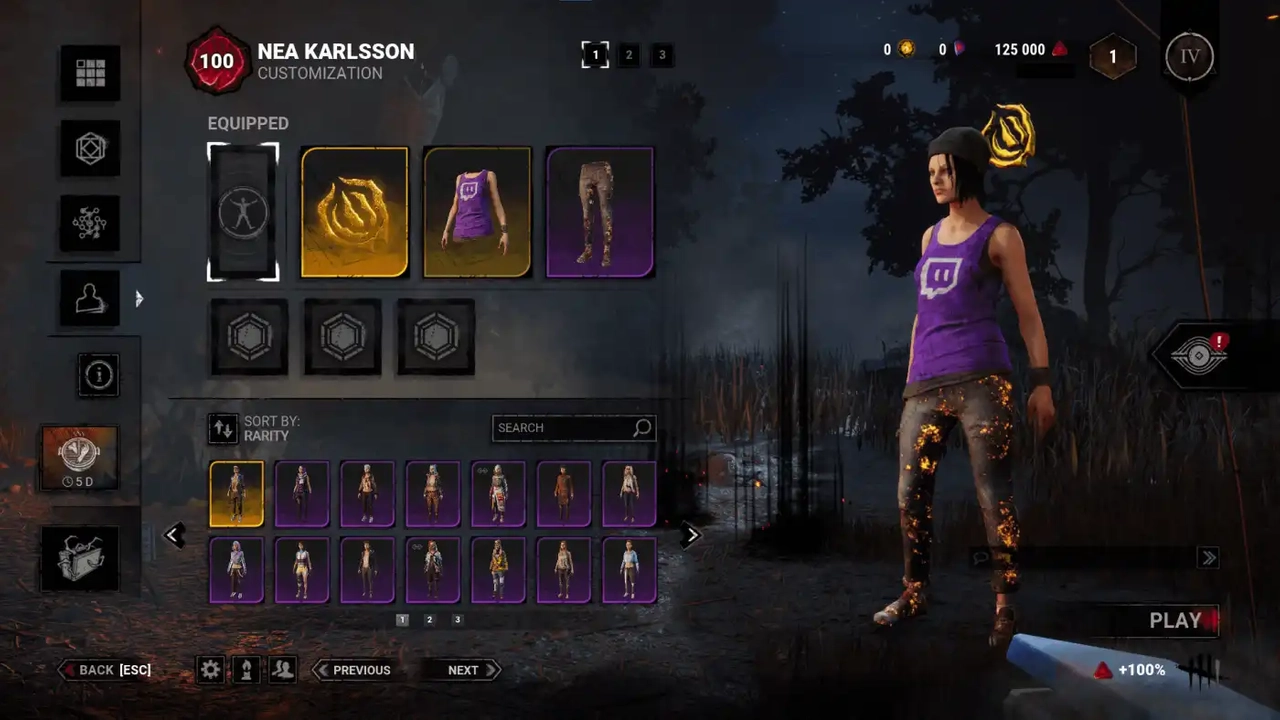Show the next page of outfits arrow
The height and width of the screenshot is (720, 1280).
(x=690, y=536)
